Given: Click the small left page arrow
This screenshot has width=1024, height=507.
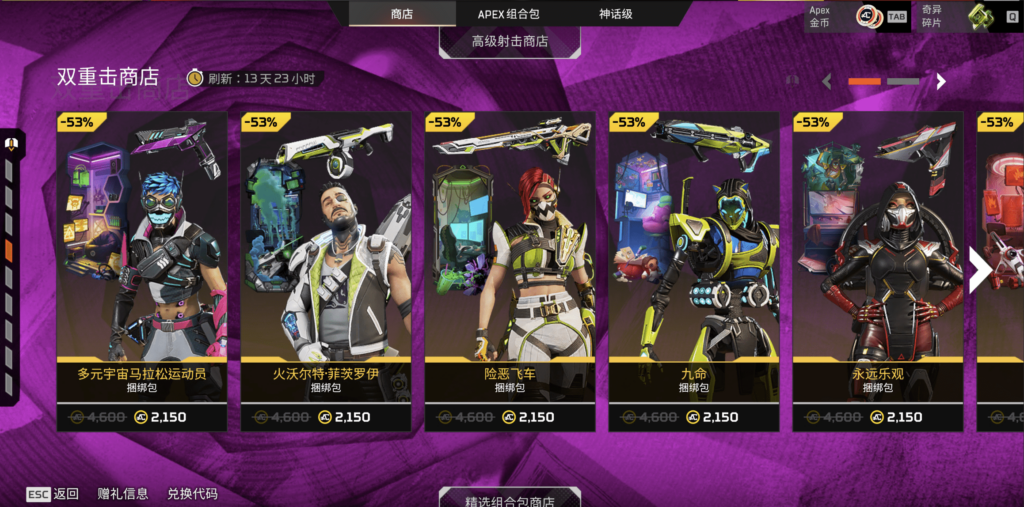Looking at the screenshot, I should click(827, 81).
